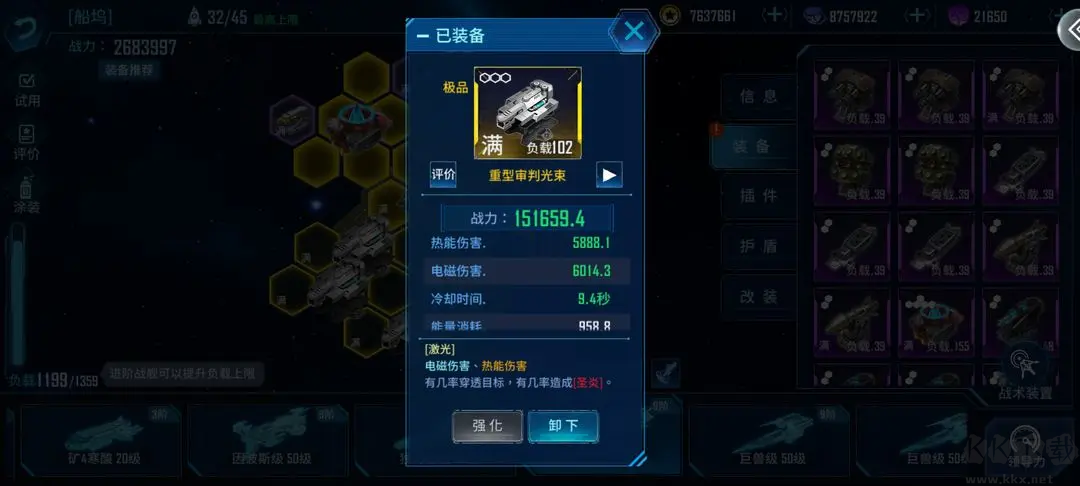Open the 评价 review button beside weapon name

click(443, 174)
